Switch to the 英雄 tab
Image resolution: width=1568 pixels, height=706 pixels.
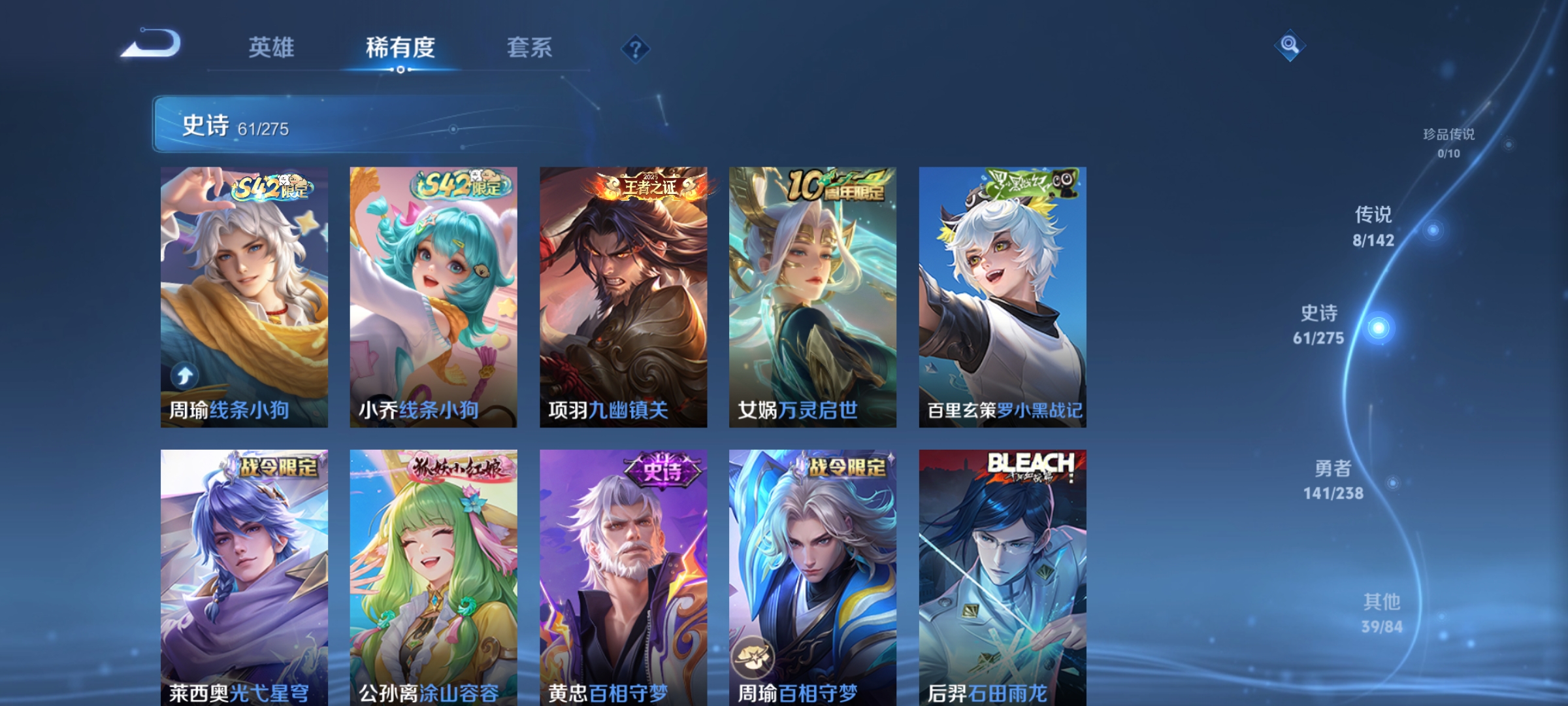tap(271, 48)
